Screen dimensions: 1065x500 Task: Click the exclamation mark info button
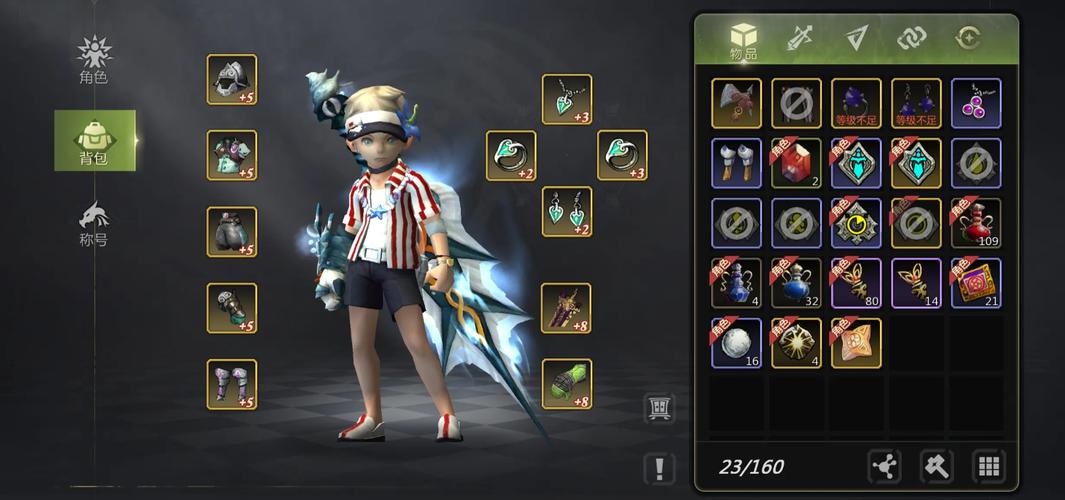point(660,468)
